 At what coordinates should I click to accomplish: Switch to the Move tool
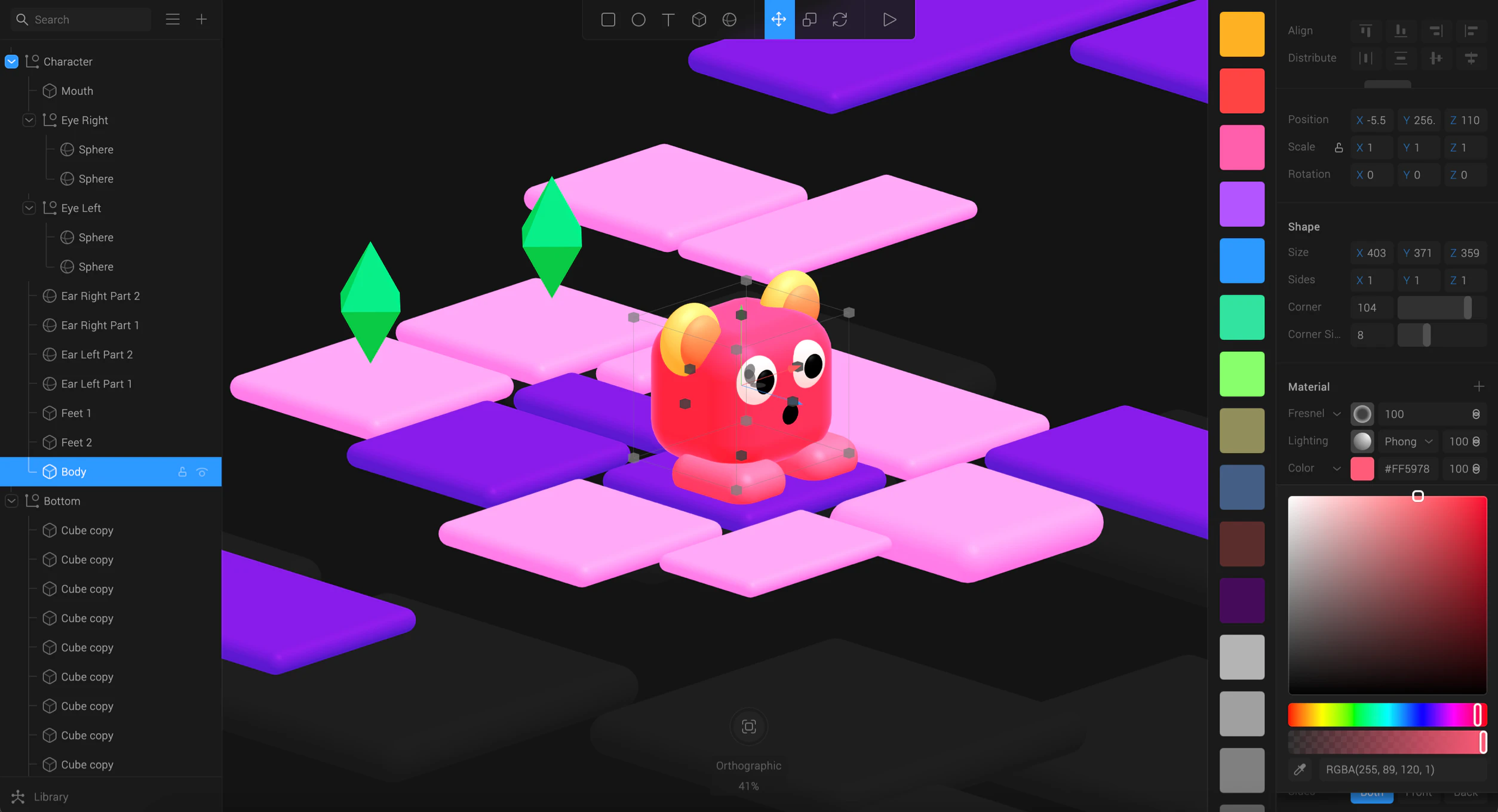tap(779, 19)
